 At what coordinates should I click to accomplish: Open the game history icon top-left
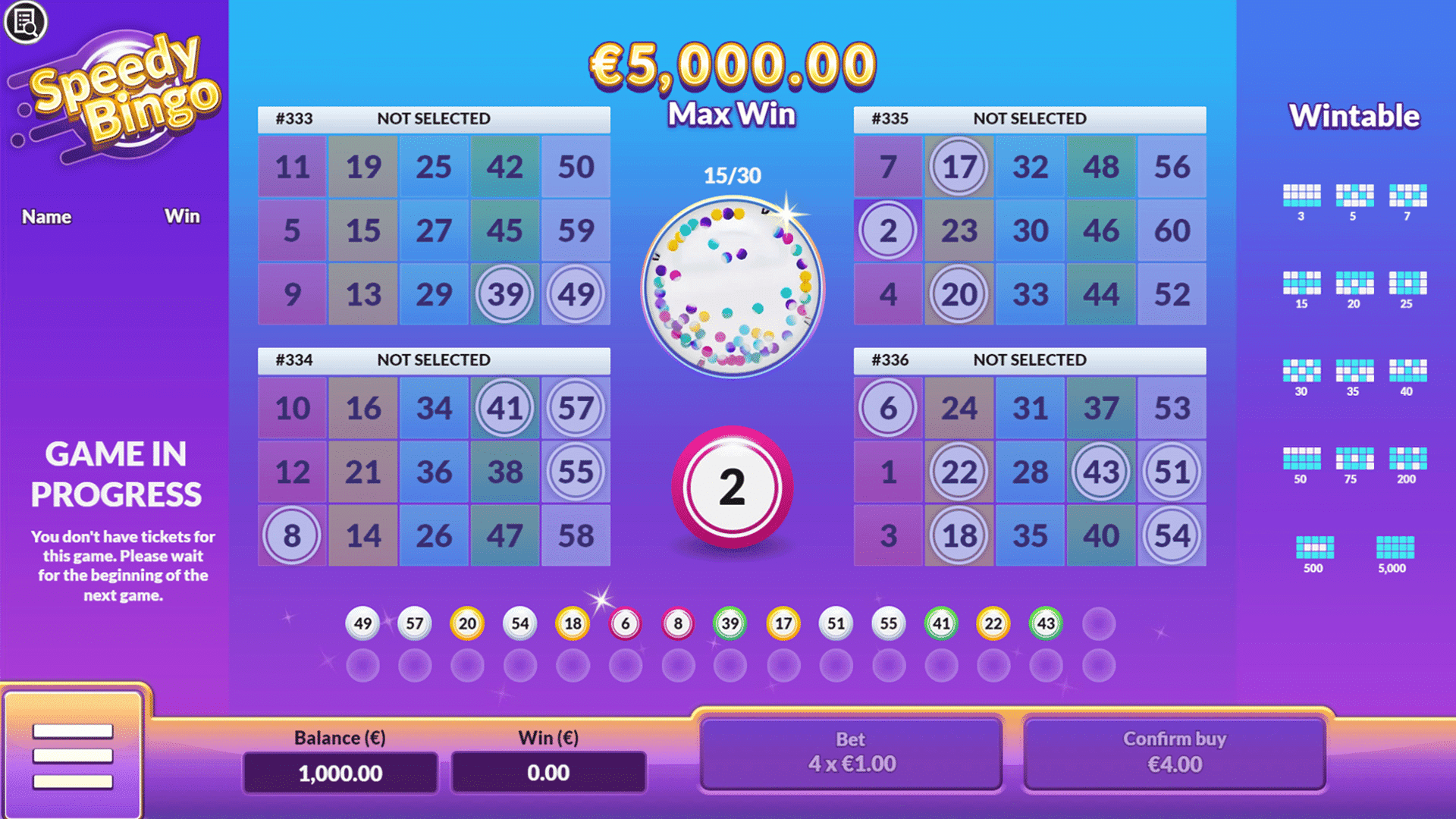[x=25, y=23]
